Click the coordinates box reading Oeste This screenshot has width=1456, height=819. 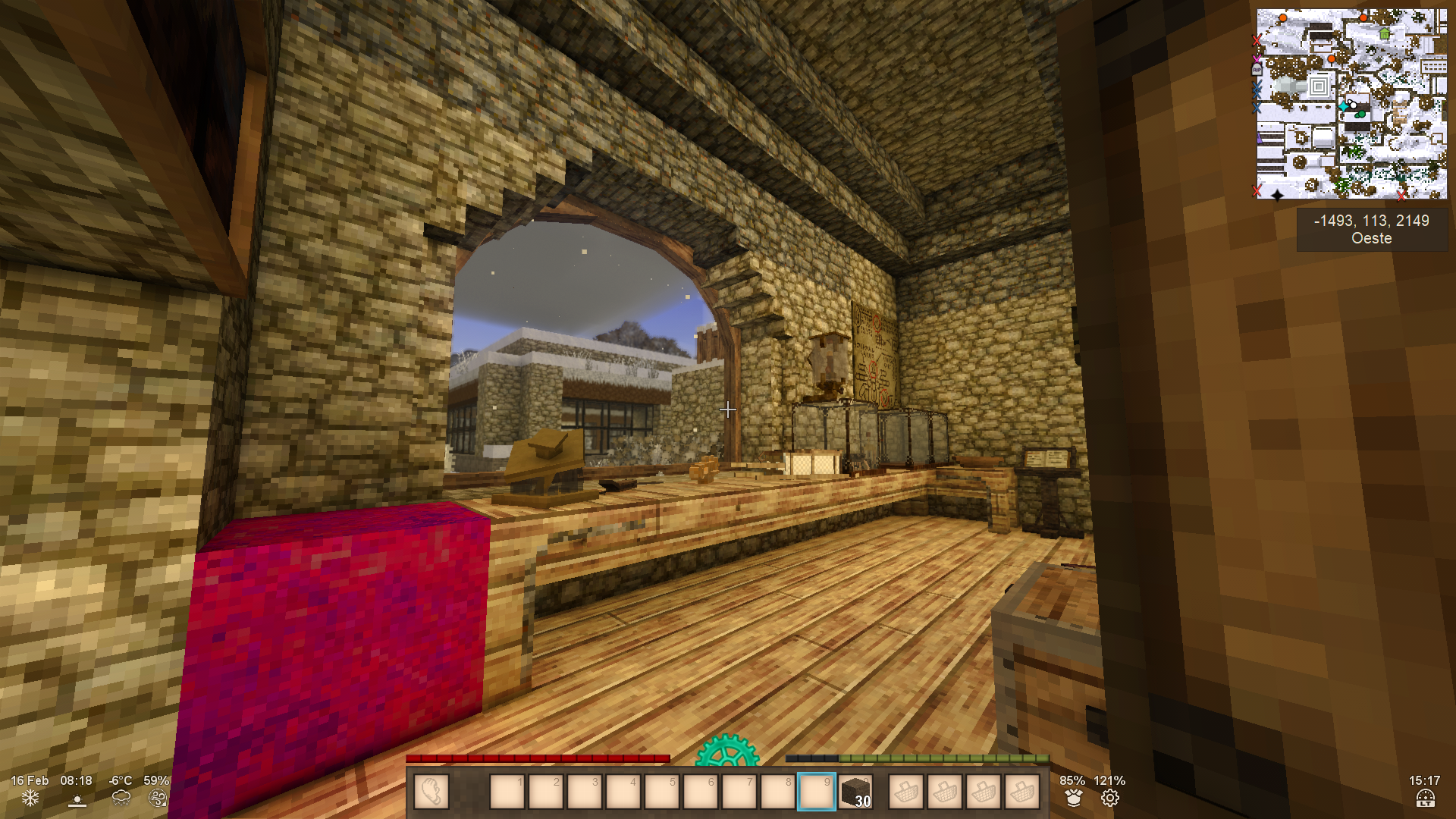[1371, 229]
